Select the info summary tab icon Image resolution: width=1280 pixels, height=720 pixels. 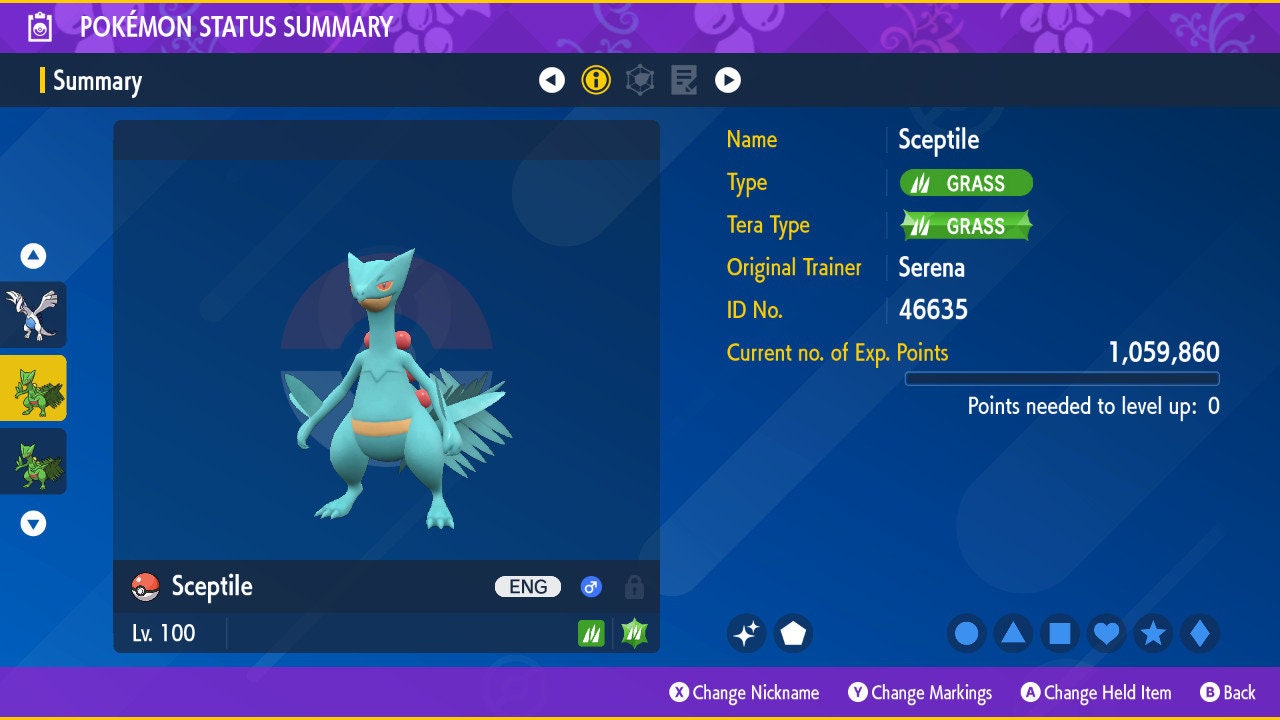coord(596,80)
